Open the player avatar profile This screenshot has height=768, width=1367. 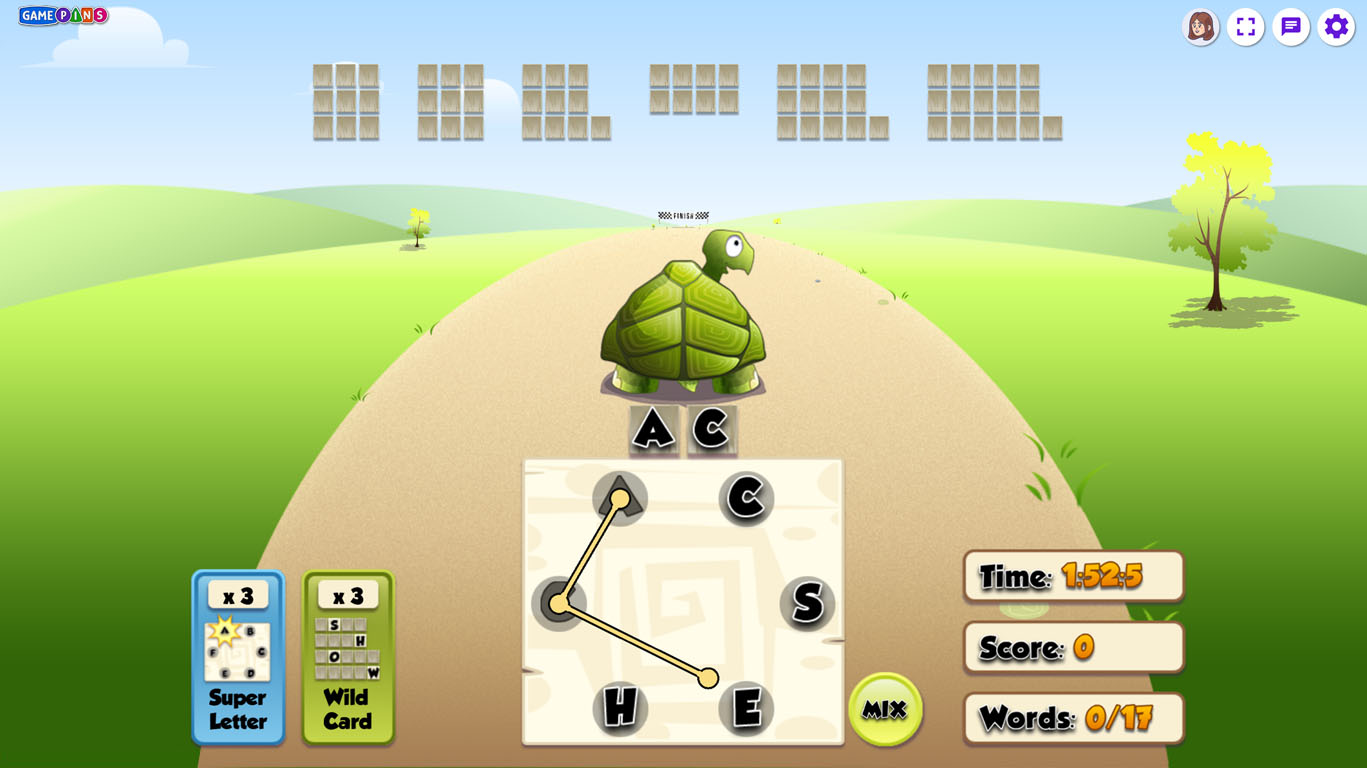[x=1200, y=27]
